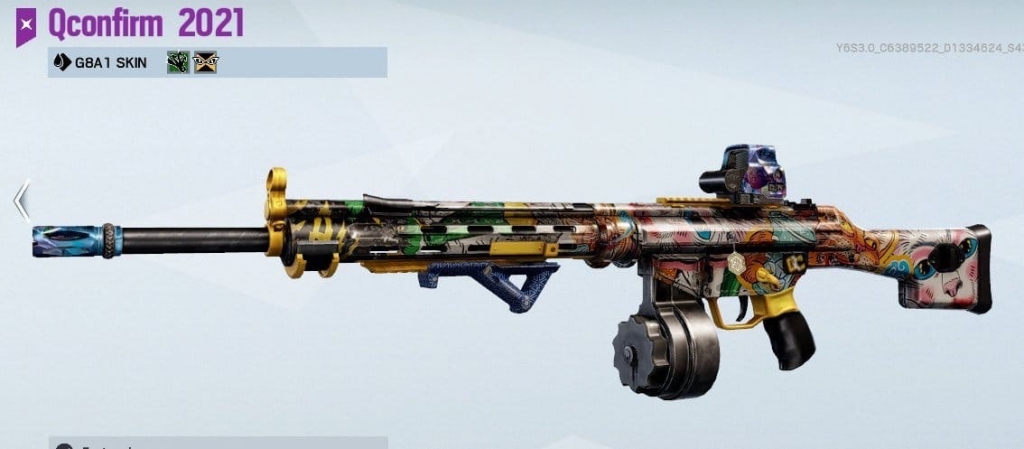Click the left arrow to view previous skin
1024x449 pixels.
21,200
